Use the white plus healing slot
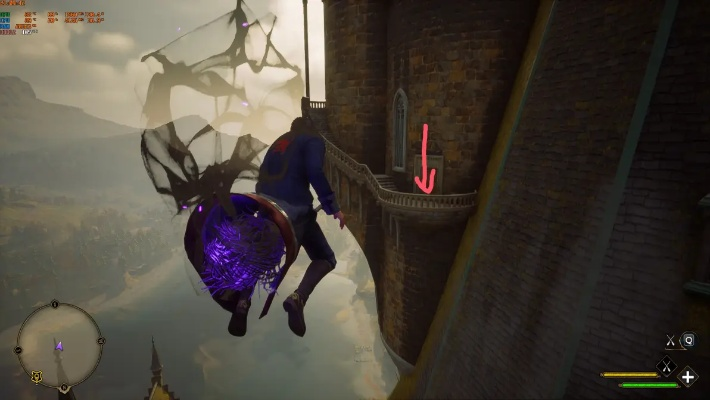The width and height of the screenshot is (710, 400). pos(688,377)
